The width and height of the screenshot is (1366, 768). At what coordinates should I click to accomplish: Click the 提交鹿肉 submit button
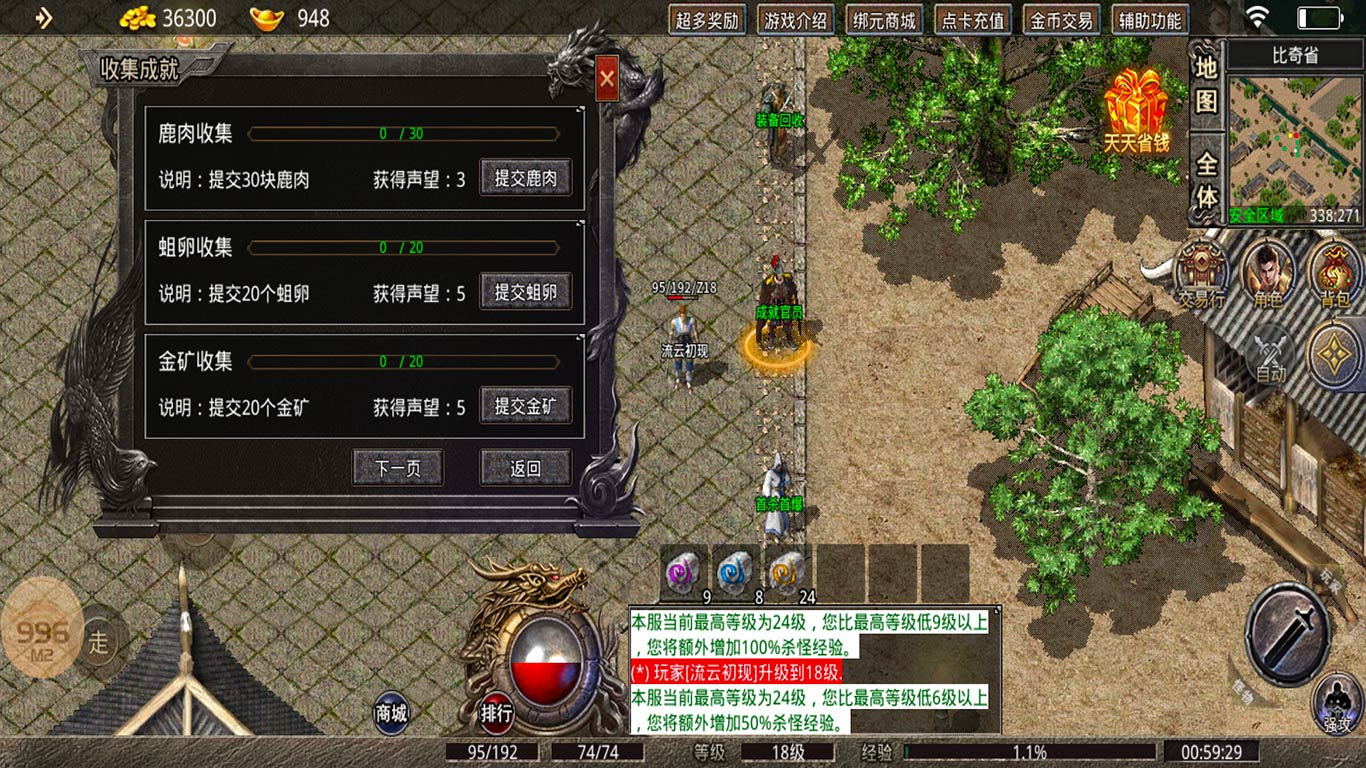(526, 177)
